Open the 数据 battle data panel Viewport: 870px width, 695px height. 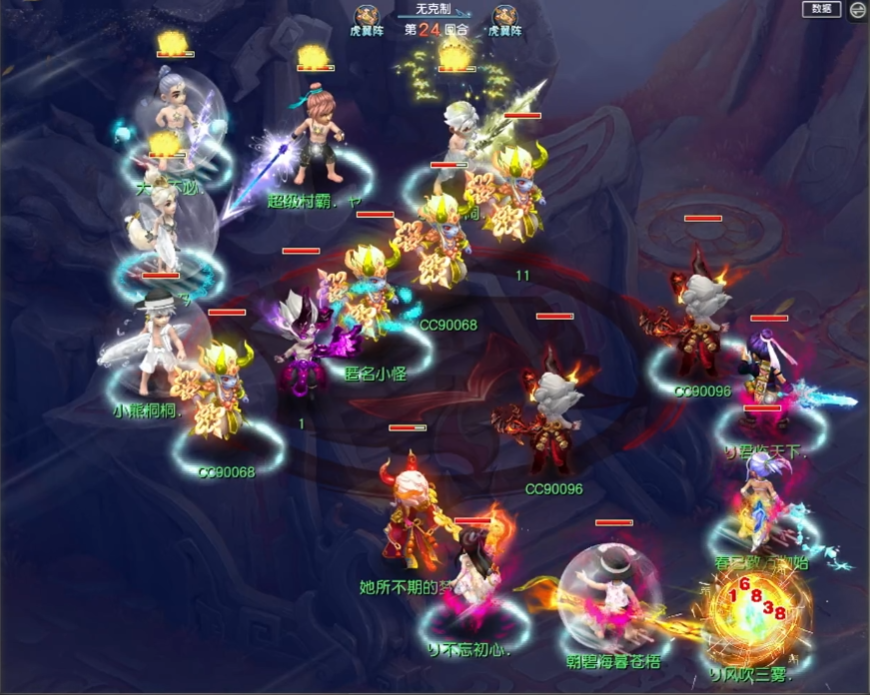821,9
